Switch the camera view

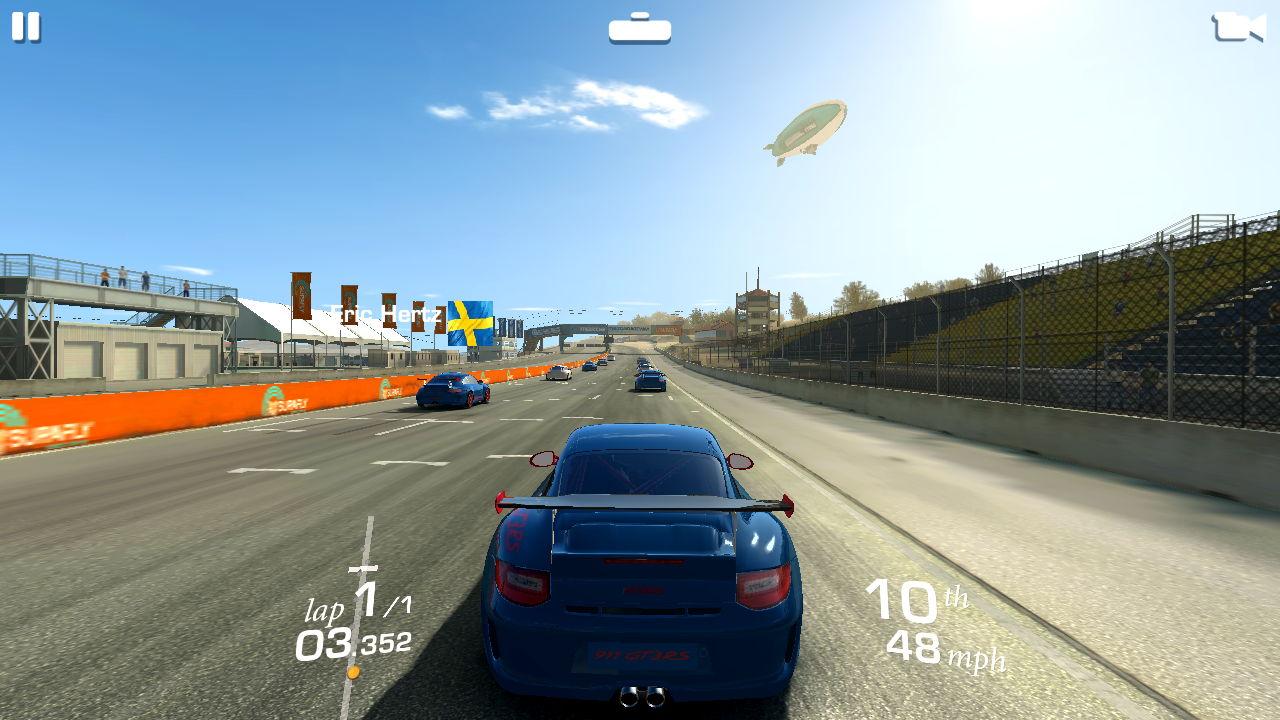tap(1238, 27)
